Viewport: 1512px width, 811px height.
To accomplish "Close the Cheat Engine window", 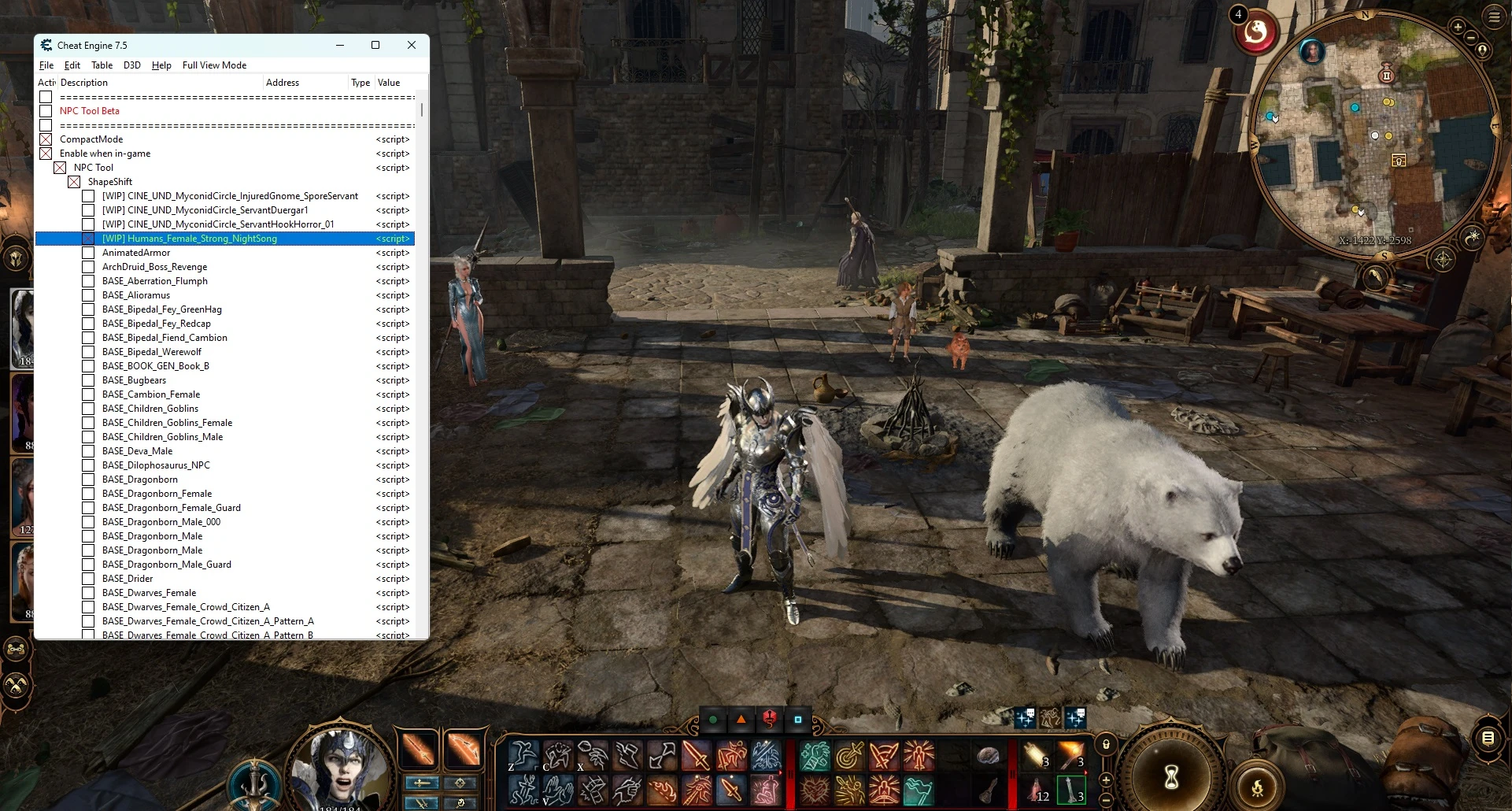I will [411, 45].
